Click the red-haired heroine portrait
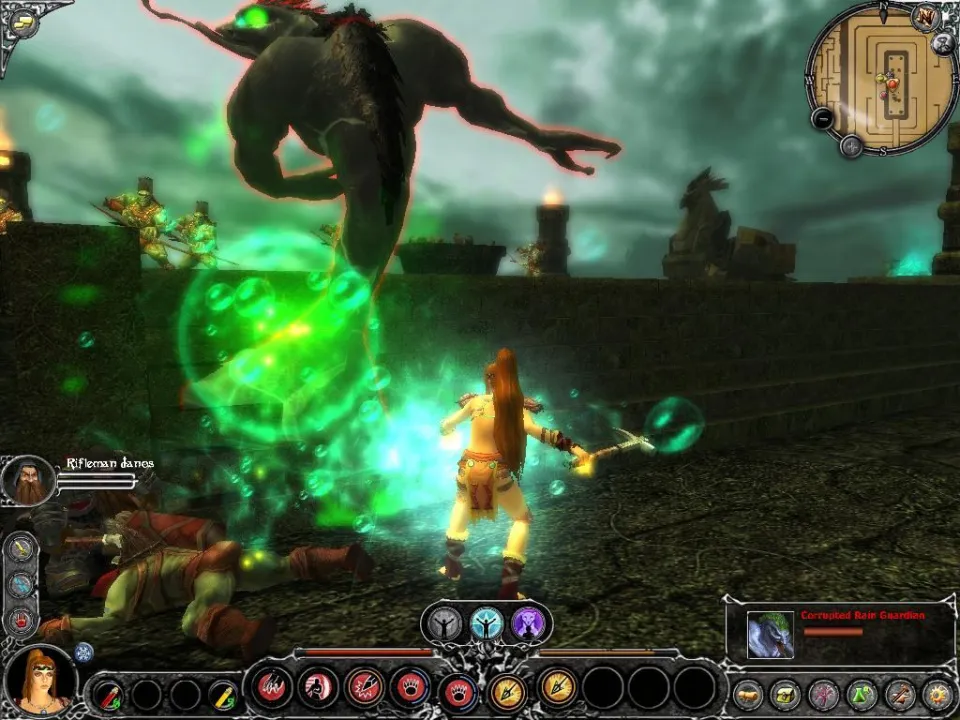The image size is (960, 720). (x=41, y=680)
